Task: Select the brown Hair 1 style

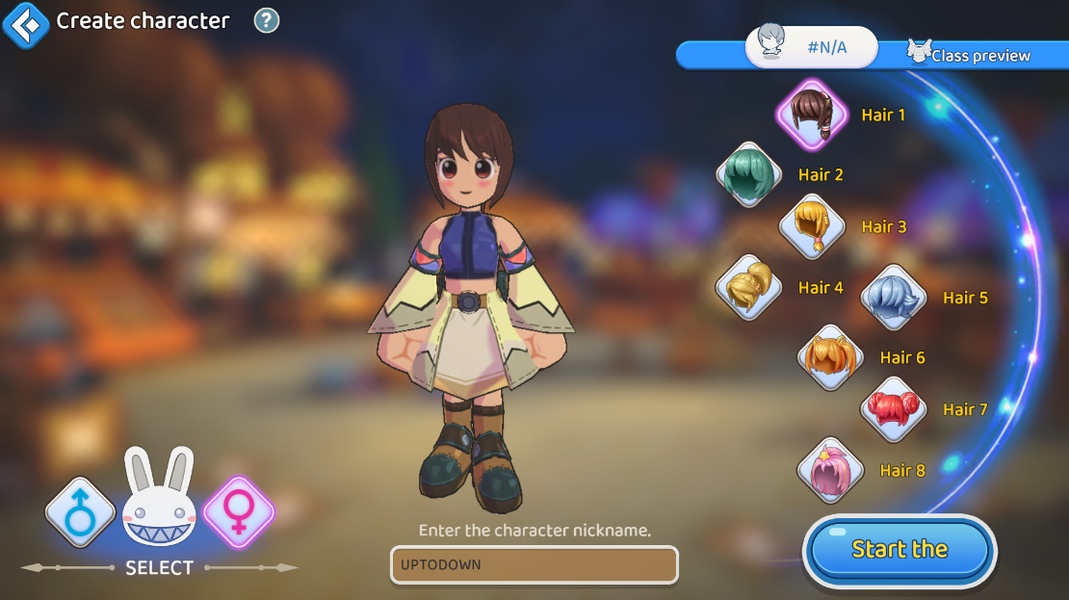Action: point(812,113)
